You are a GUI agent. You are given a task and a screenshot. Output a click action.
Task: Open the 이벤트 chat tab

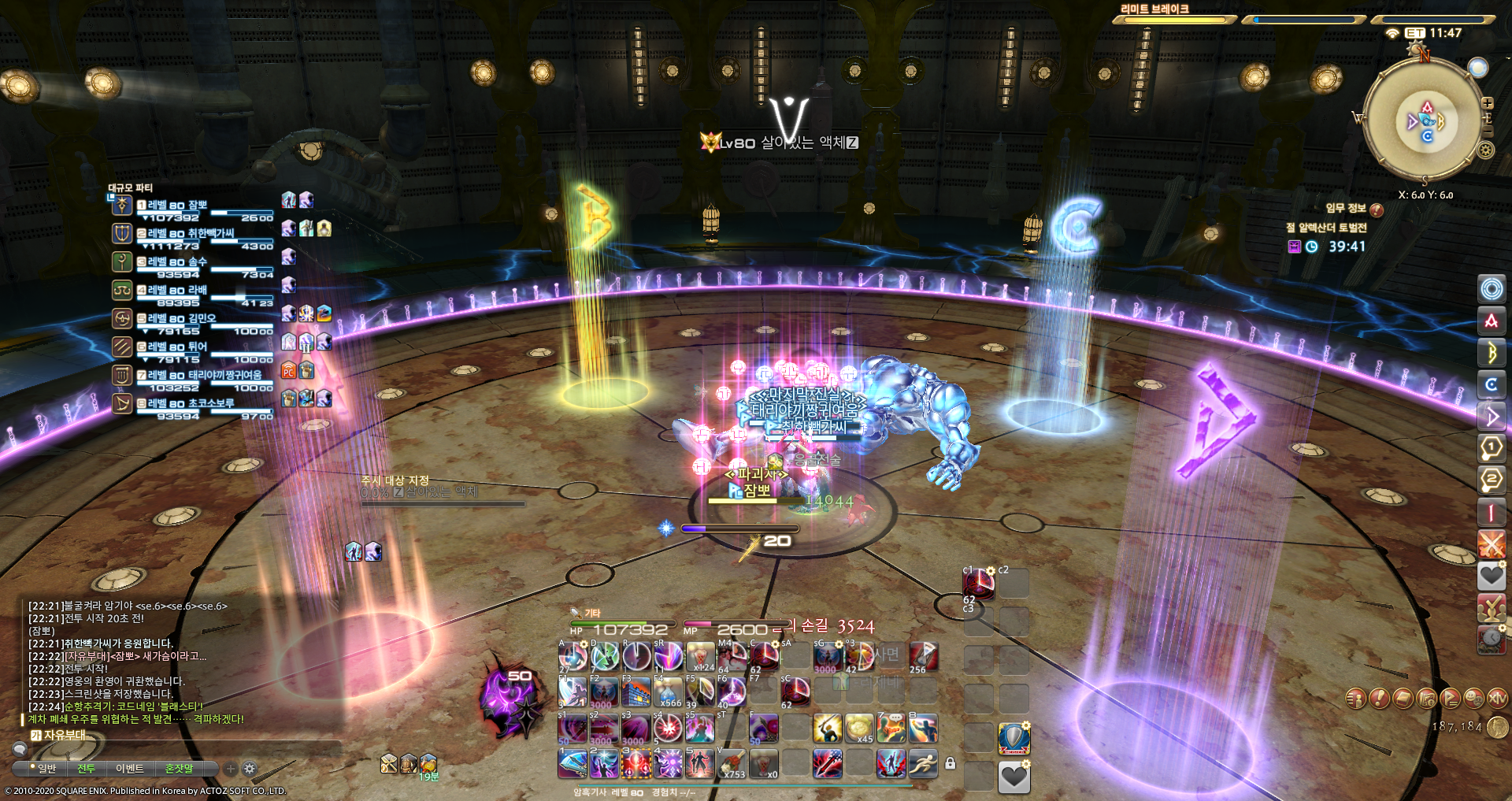(x=129, y=768)
